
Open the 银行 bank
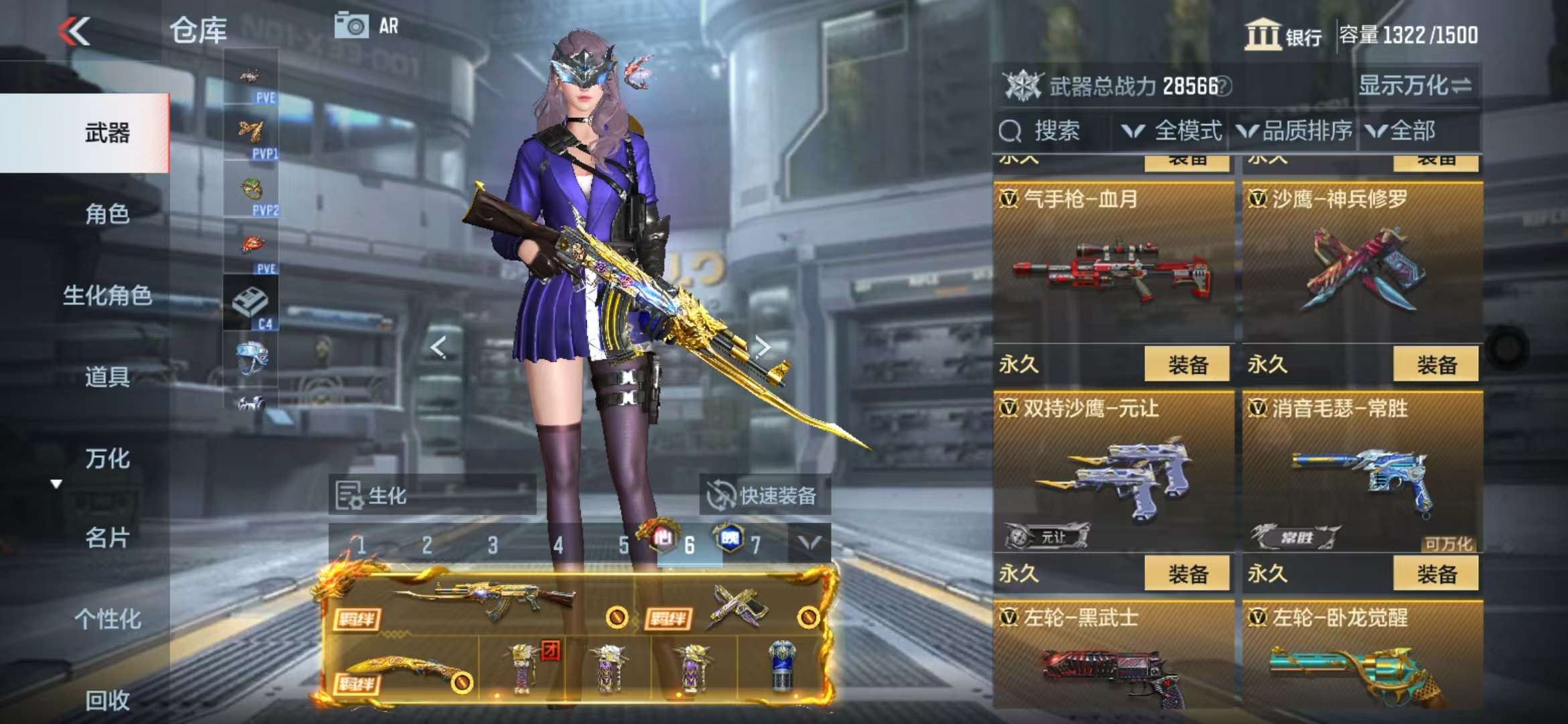1283,35
